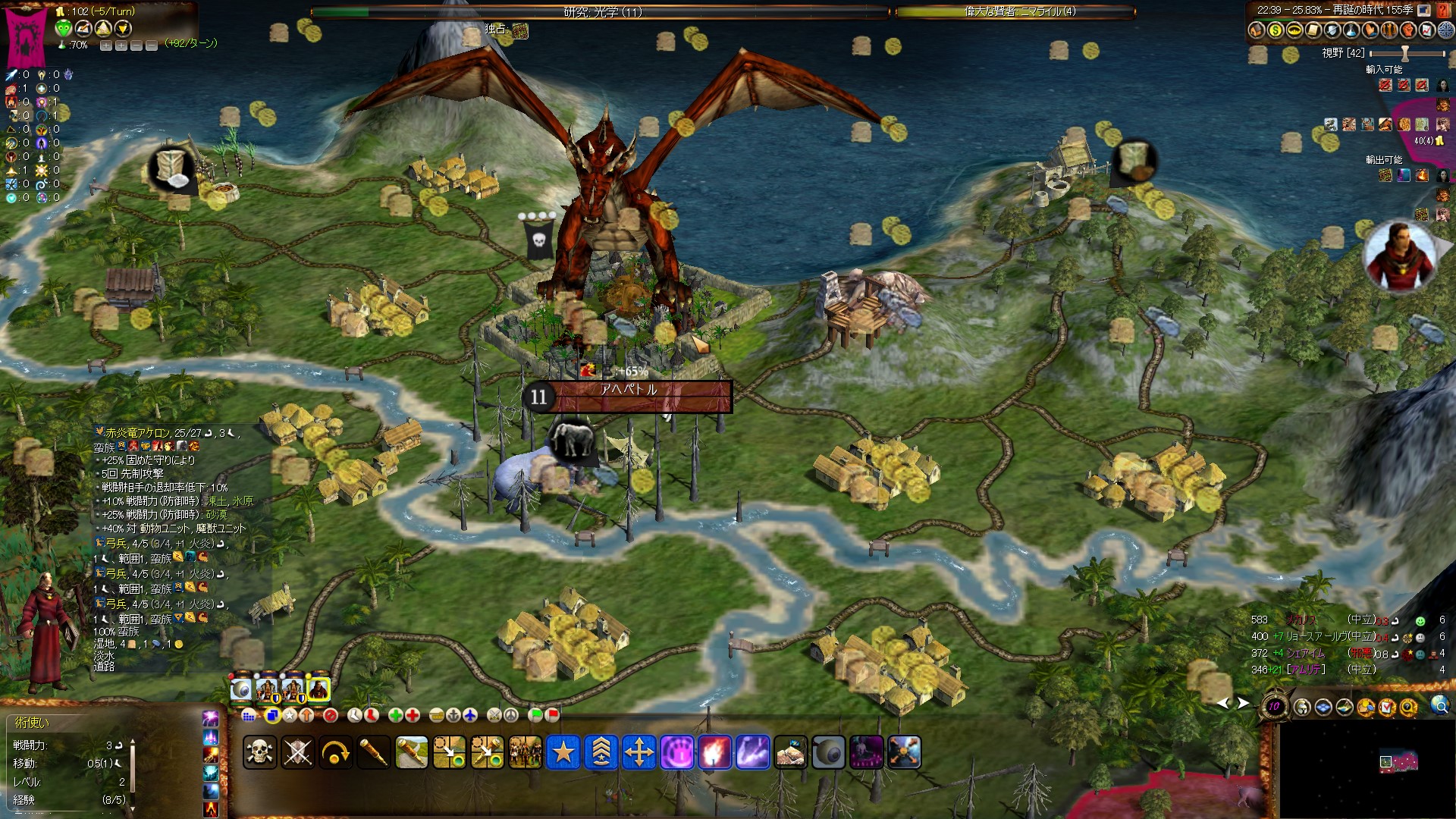This screenshot has width=1456, height=819.
Task: Open the red question mark help book
Action: (x=1444, y=11)
